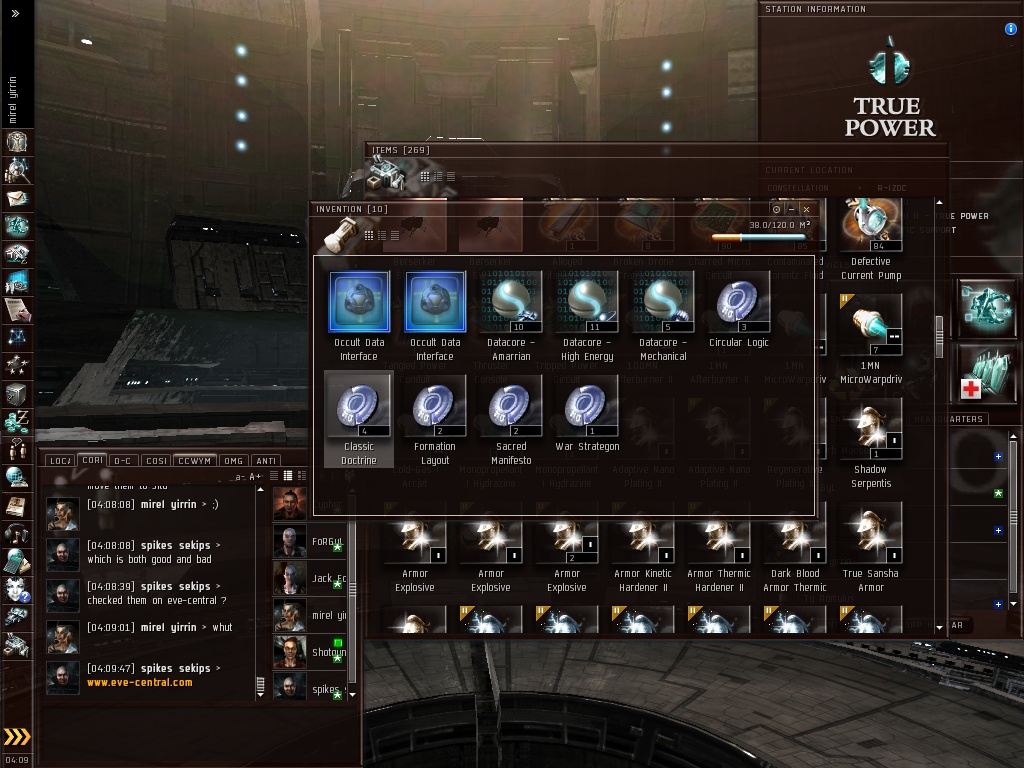Select the Sacred Manifesto item
This screenshot has height=768, width=1024.
tap(511, 406)
